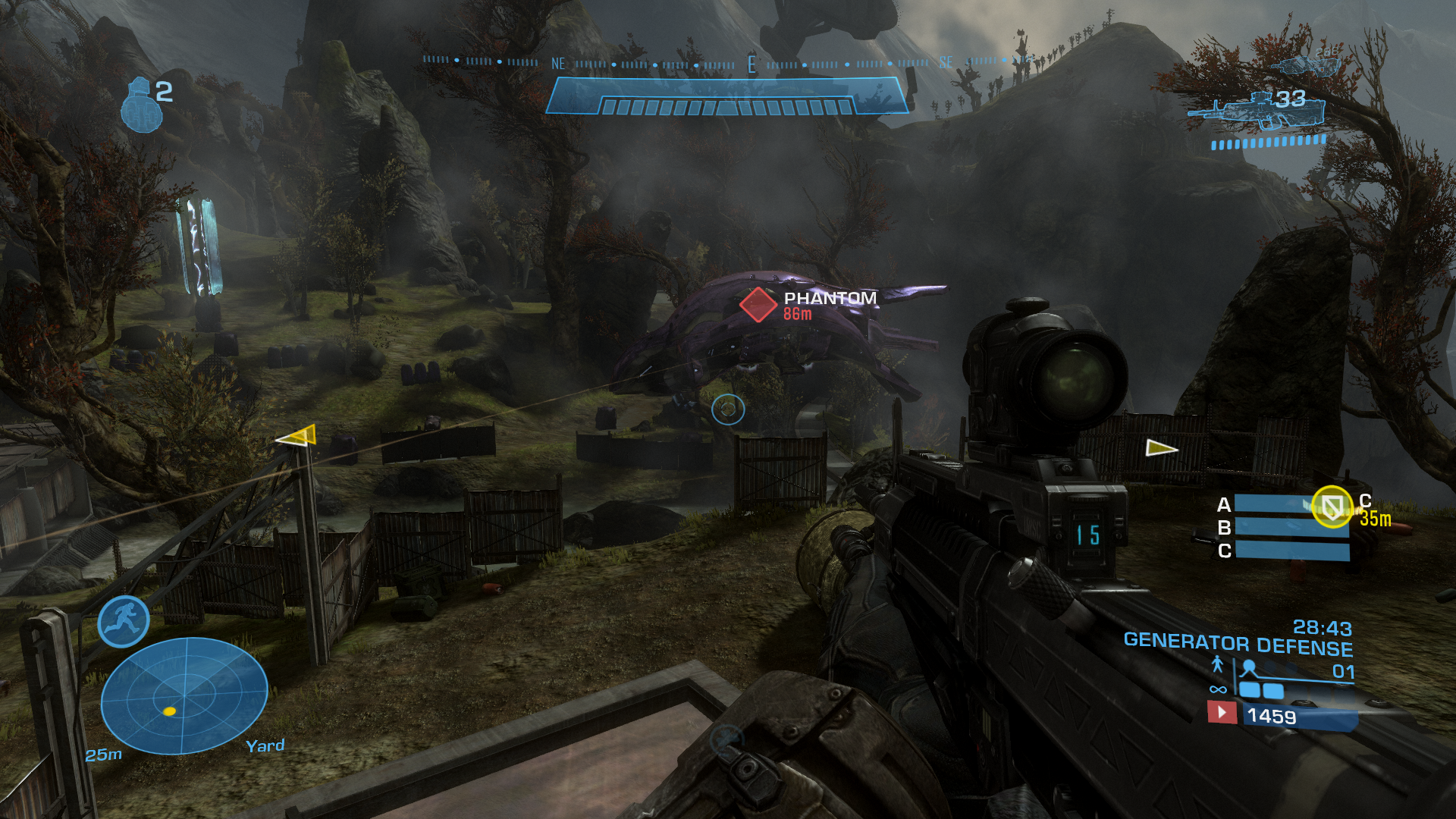Select the frag grenade icon
1456x819 pixels.
(141, 105)
